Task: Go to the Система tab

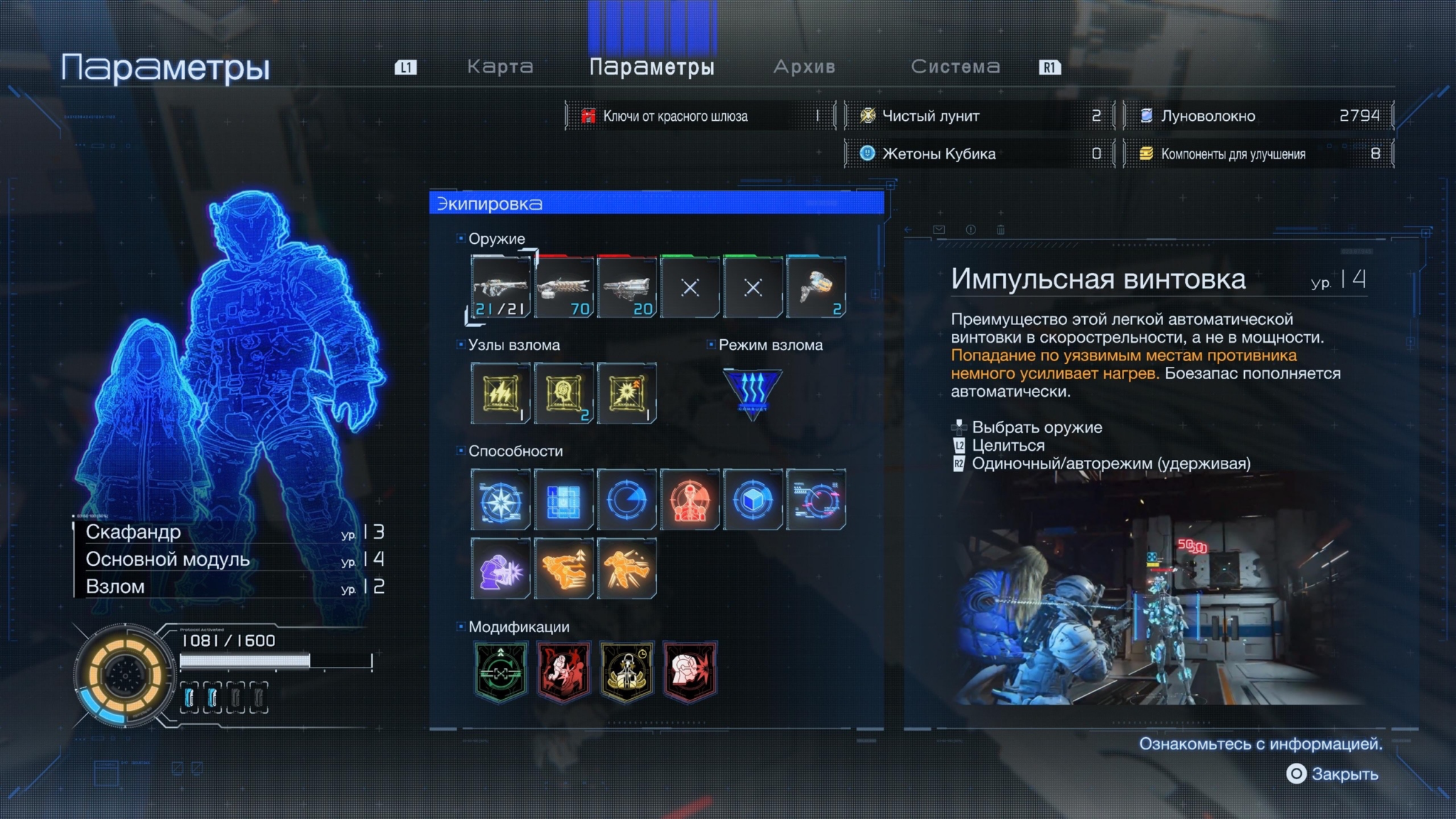Action: click(955, 67)
